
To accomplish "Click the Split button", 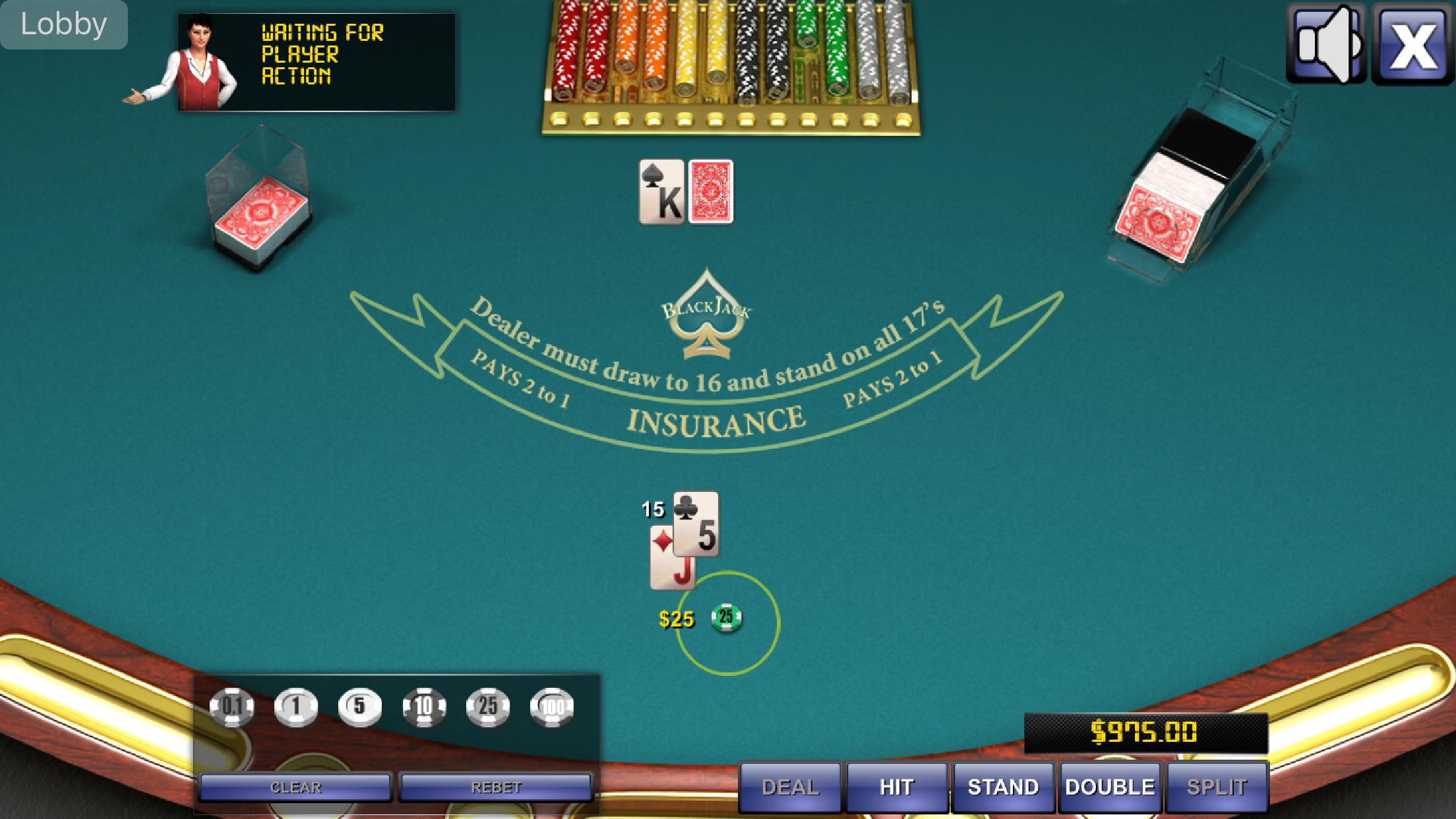I will (1217, 787).
